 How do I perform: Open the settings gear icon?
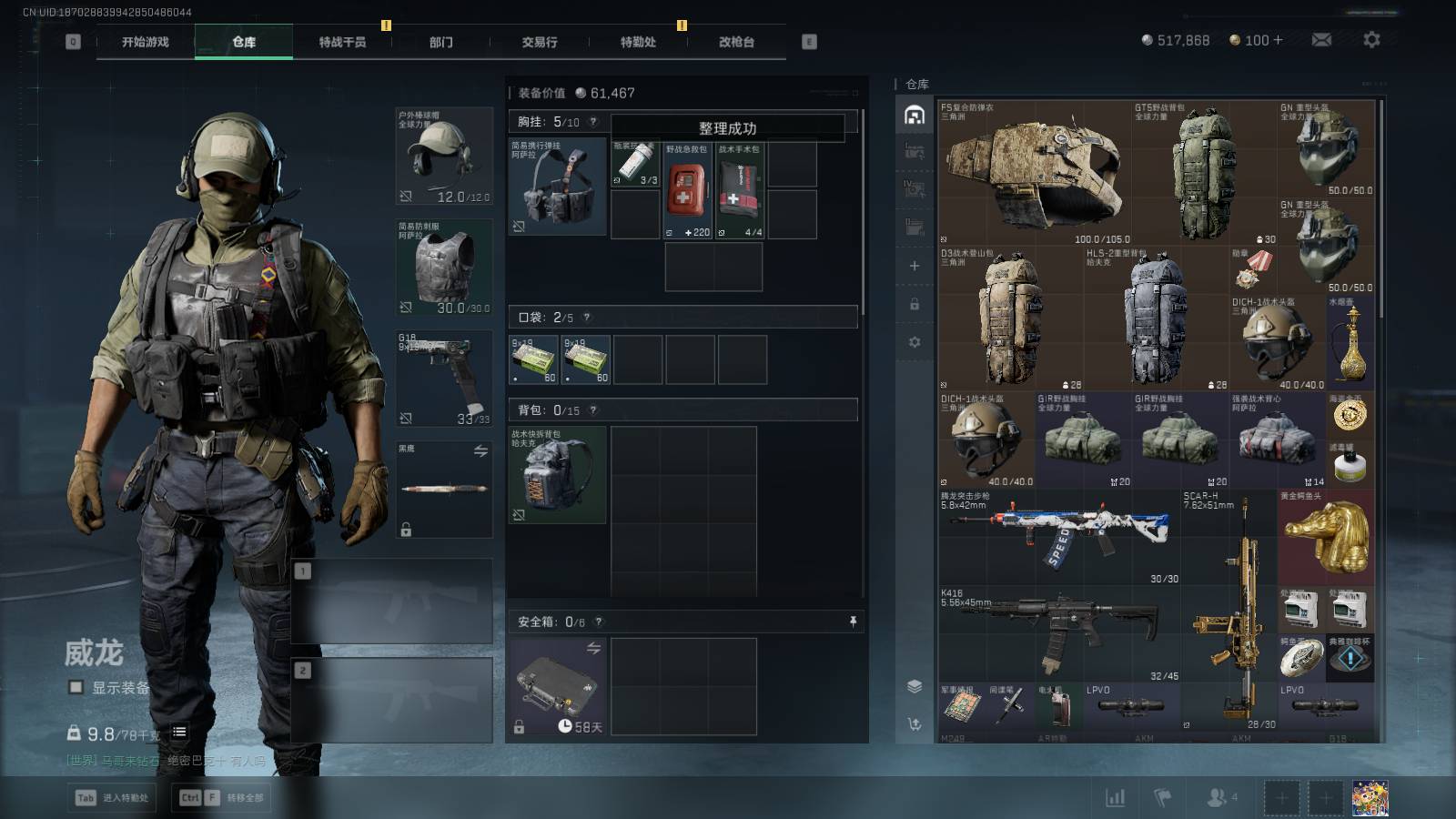point(1371,39)
